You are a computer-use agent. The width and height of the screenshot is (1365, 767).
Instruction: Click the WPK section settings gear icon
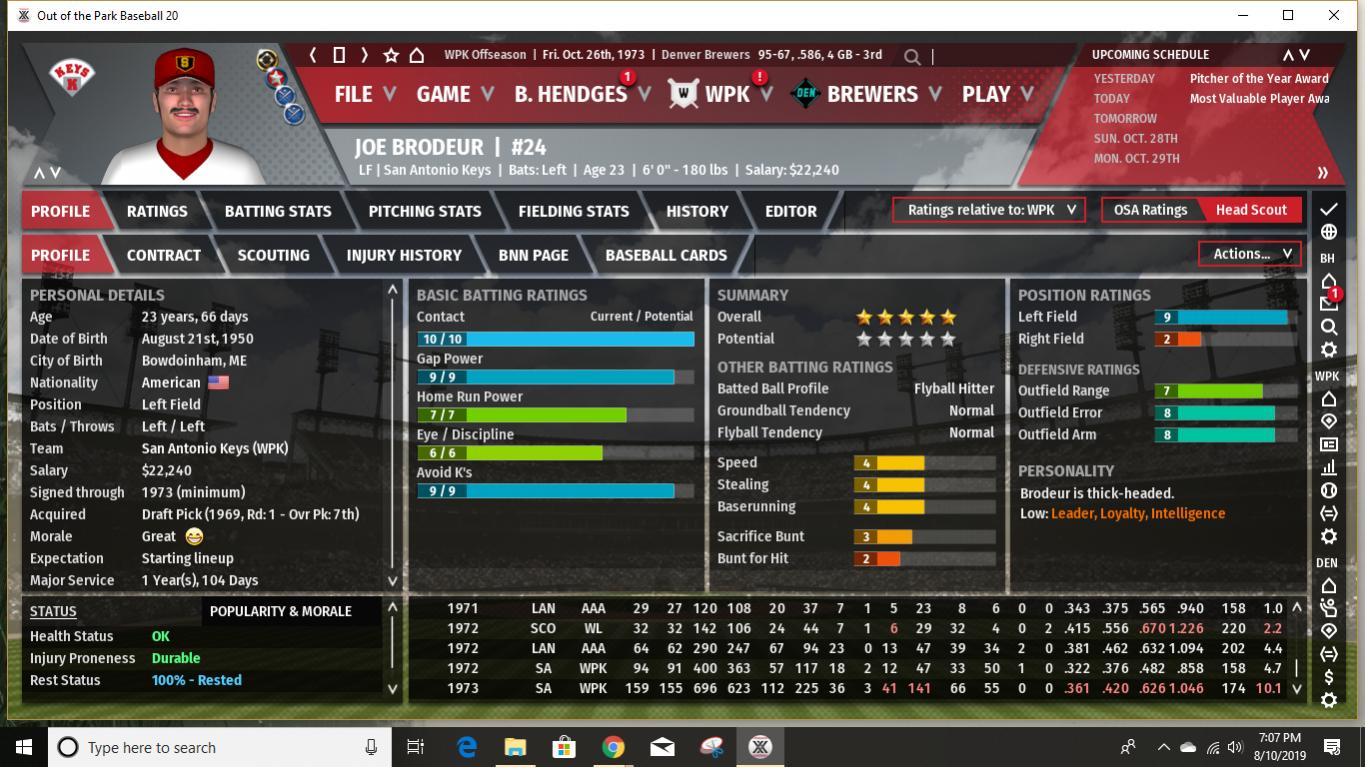(x=1329, y=535)
